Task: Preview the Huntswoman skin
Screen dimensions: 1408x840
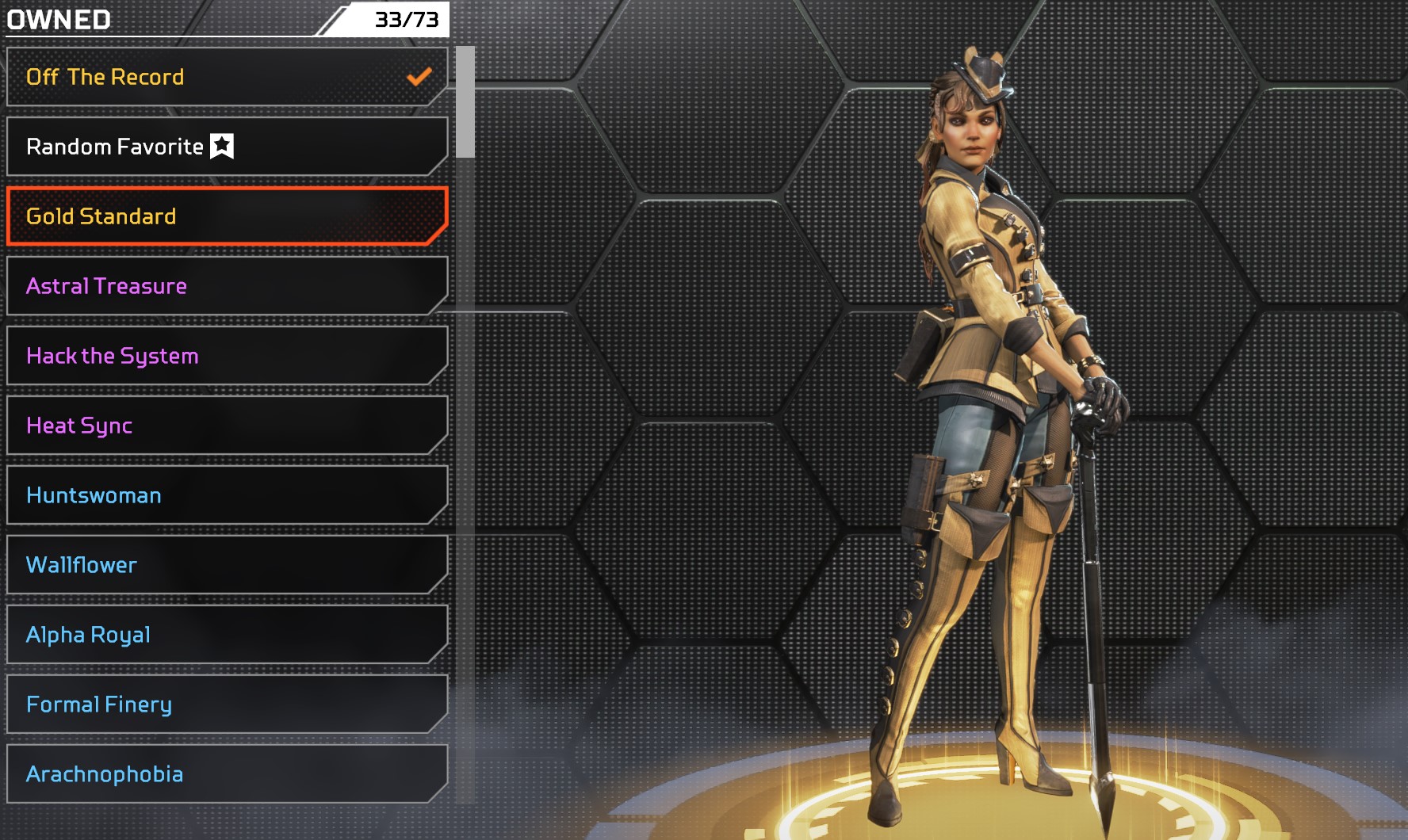Action: tap(226, 495)
